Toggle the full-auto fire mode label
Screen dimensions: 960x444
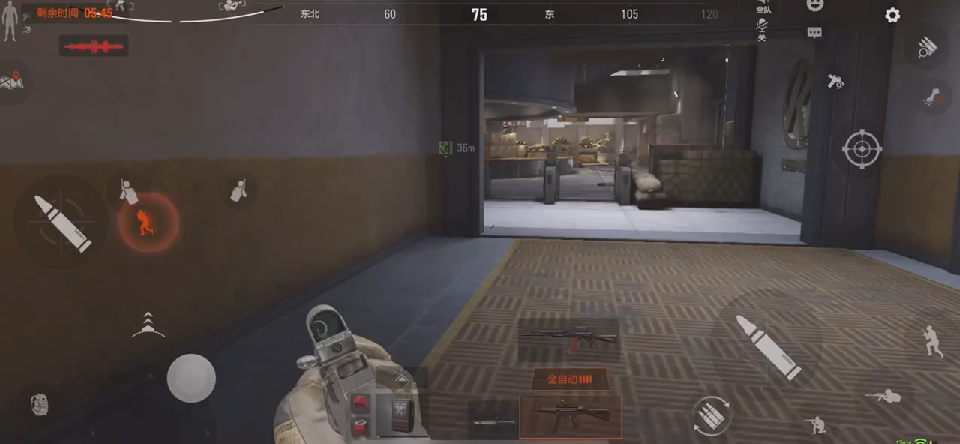[x=569, y=380]
